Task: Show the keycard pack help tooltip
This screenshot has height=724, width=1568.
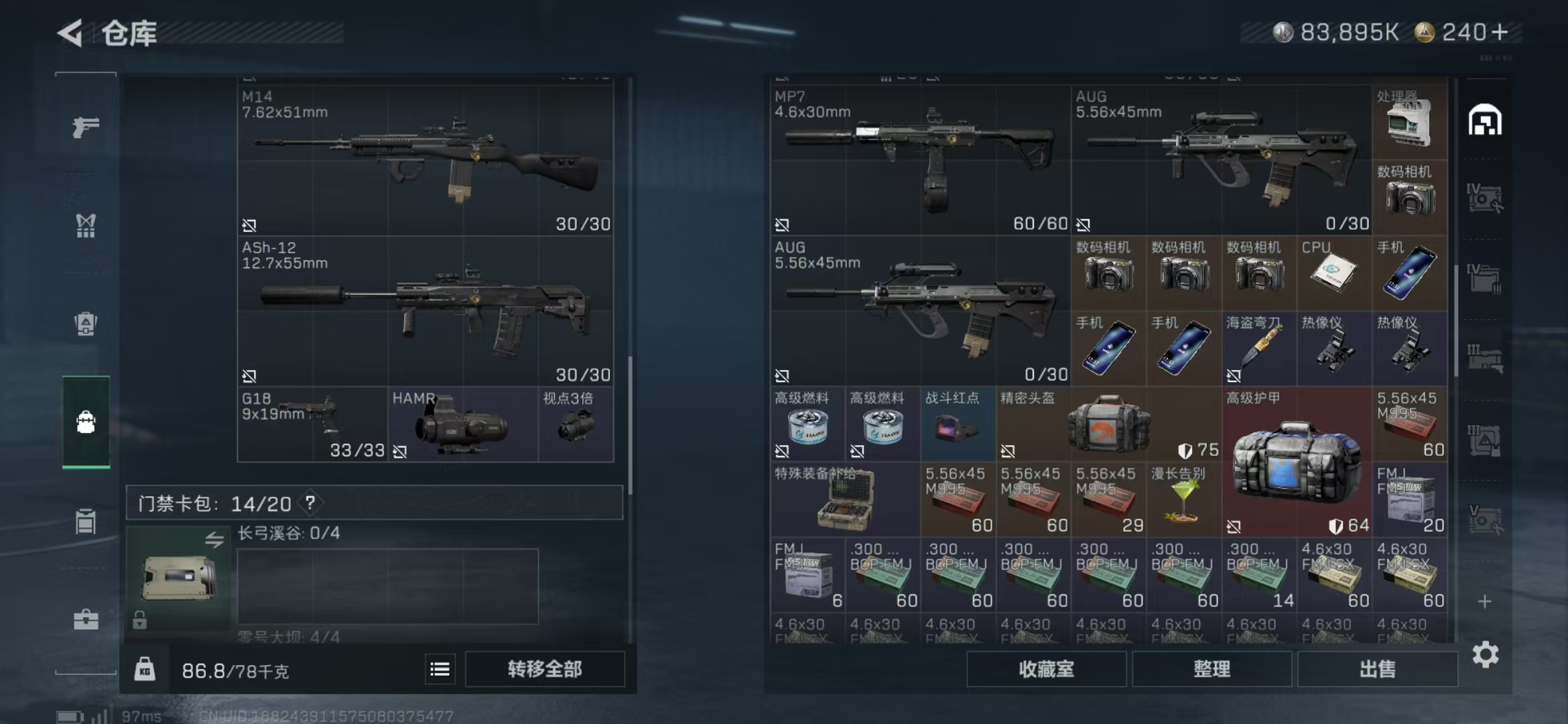Action: click(x=310, y=503)
